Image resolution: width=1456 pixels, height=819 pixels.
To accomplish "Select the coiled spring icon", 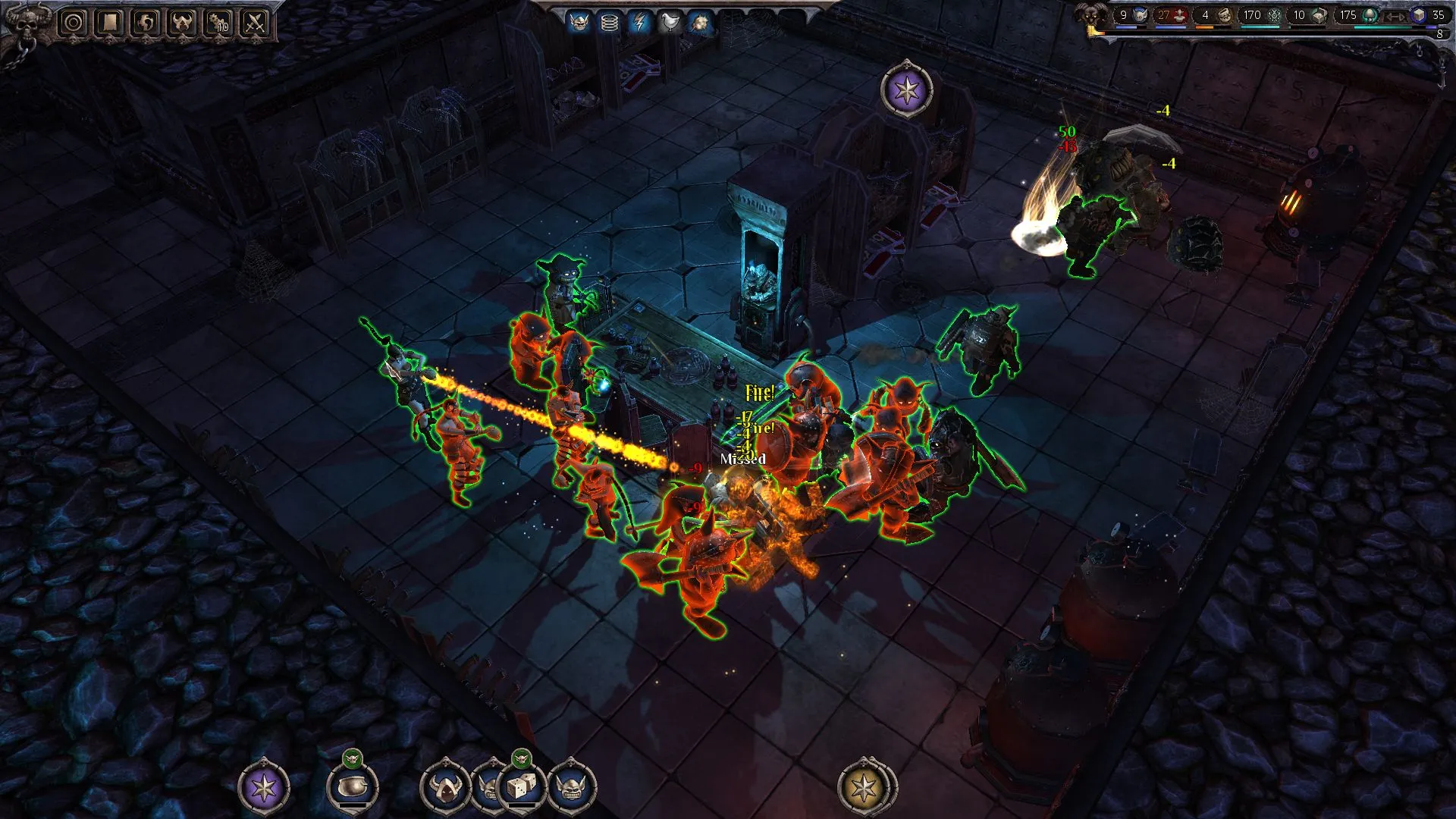I will (x=610, y=23).
